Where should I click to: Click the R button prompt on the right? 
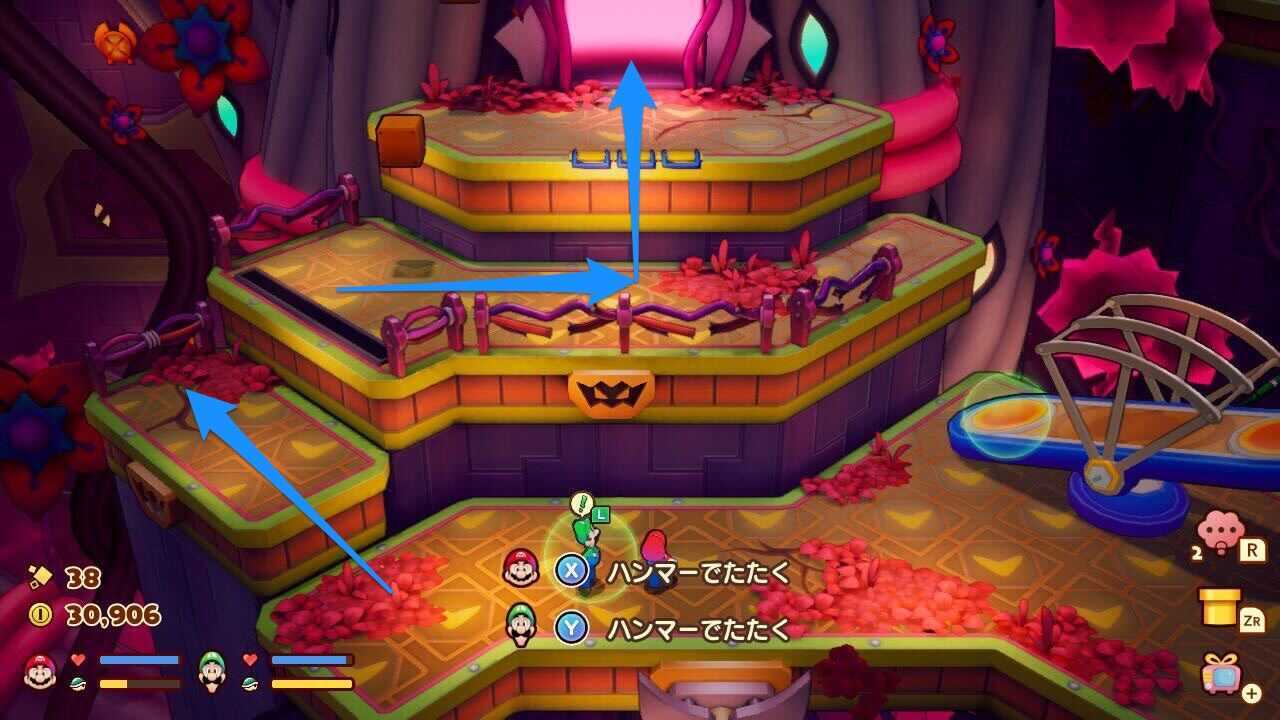tap(1253, 550)
